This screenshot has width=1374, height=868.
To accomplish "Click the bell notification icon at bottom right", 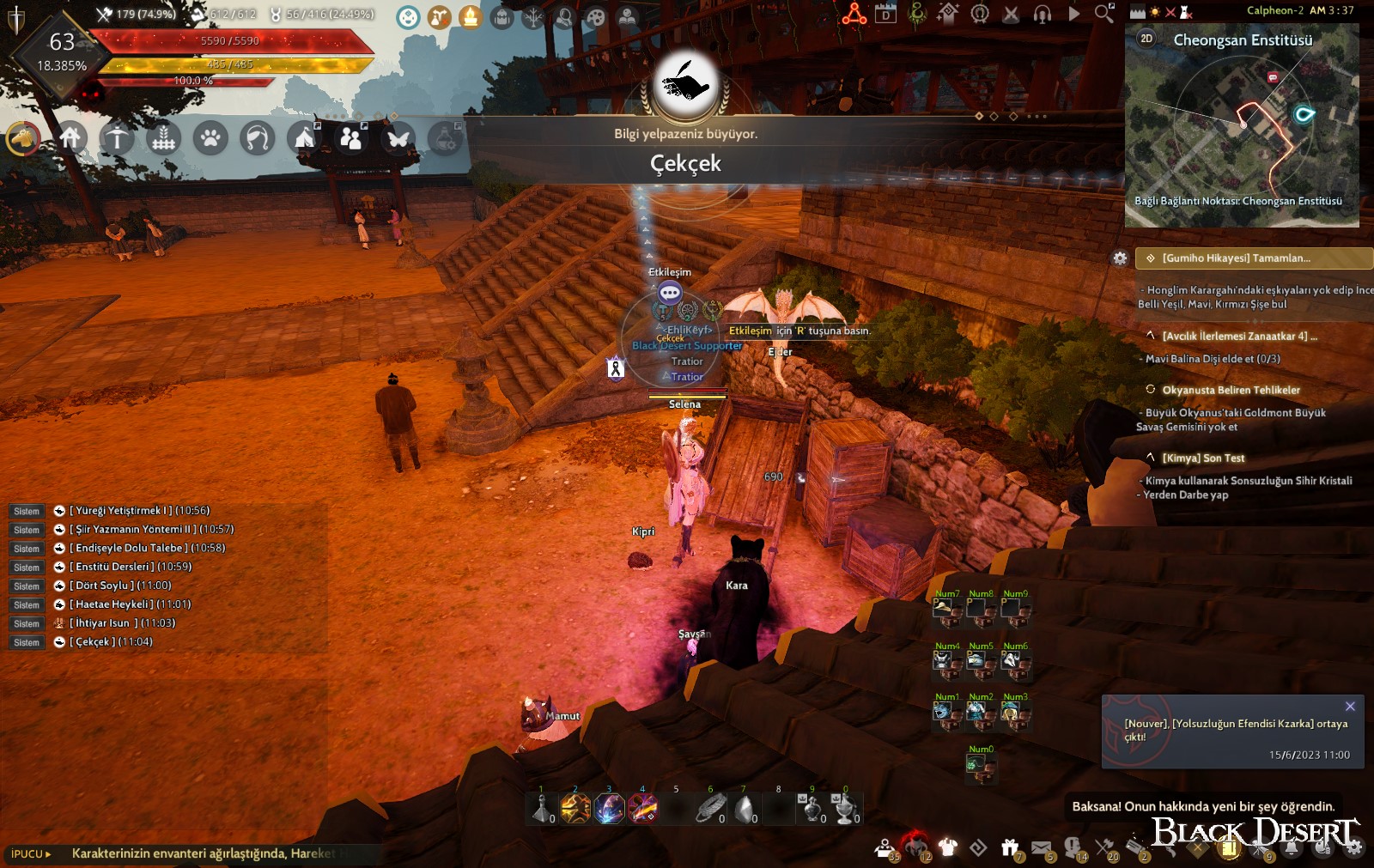I will pyautogui.click(x=1290, y=848).
